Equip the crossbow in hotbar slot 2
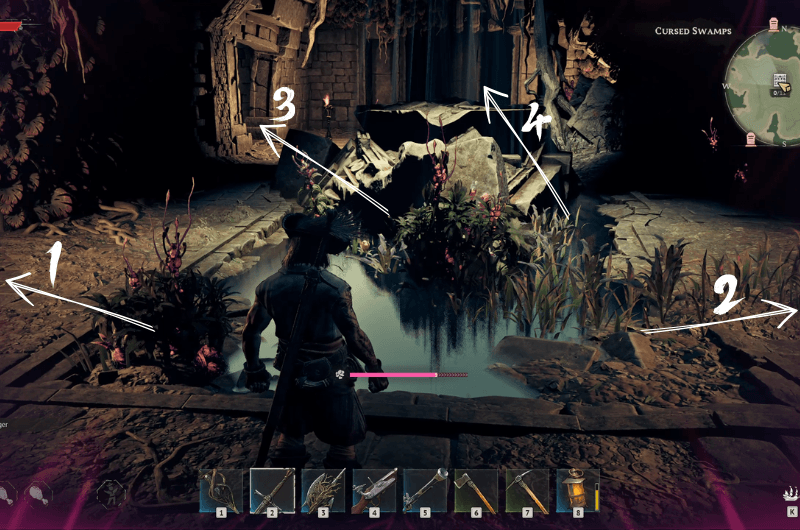 click(272, 491)
